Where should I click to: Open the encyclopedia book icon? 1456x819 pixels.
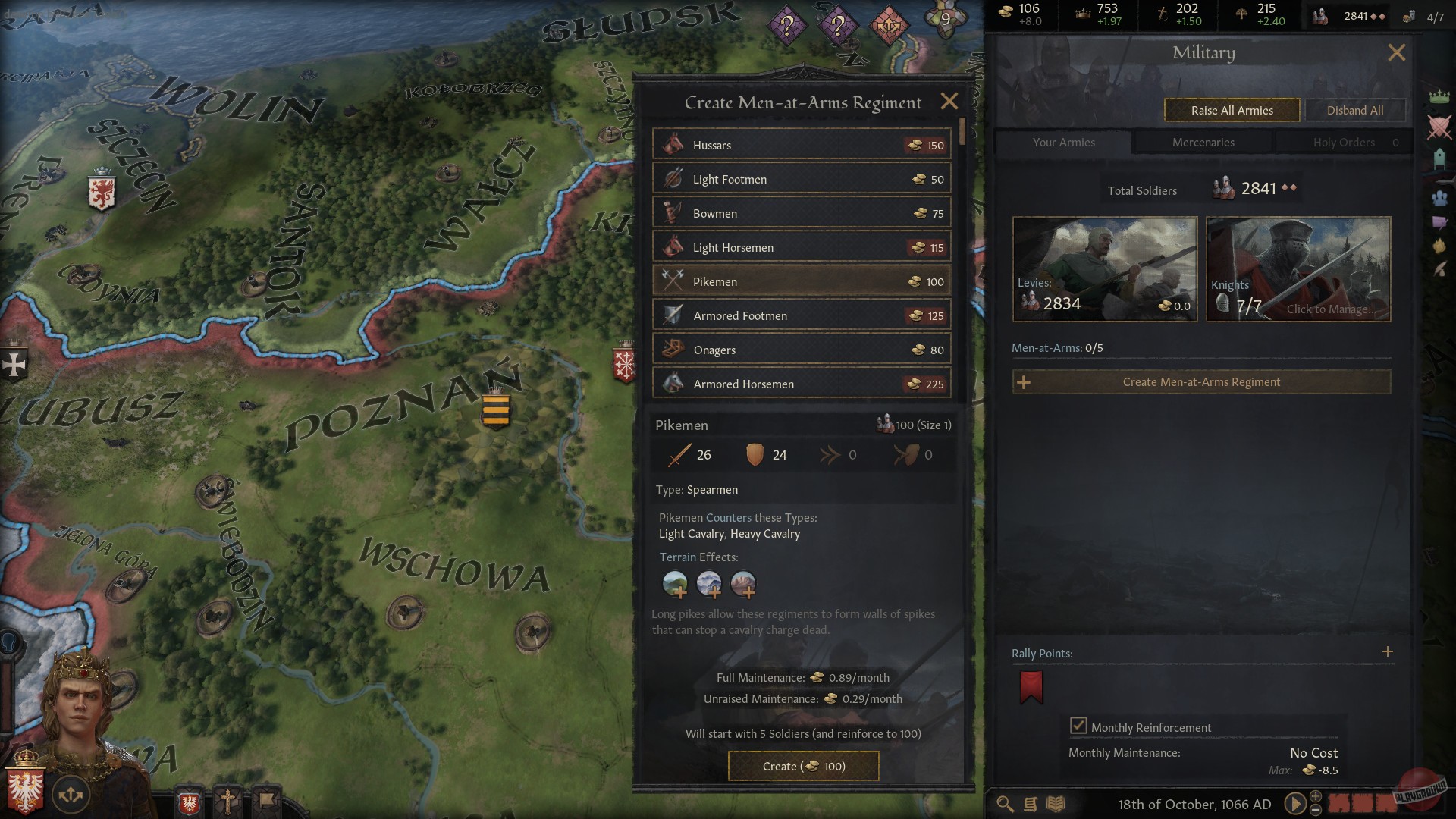click(1056, 803)
